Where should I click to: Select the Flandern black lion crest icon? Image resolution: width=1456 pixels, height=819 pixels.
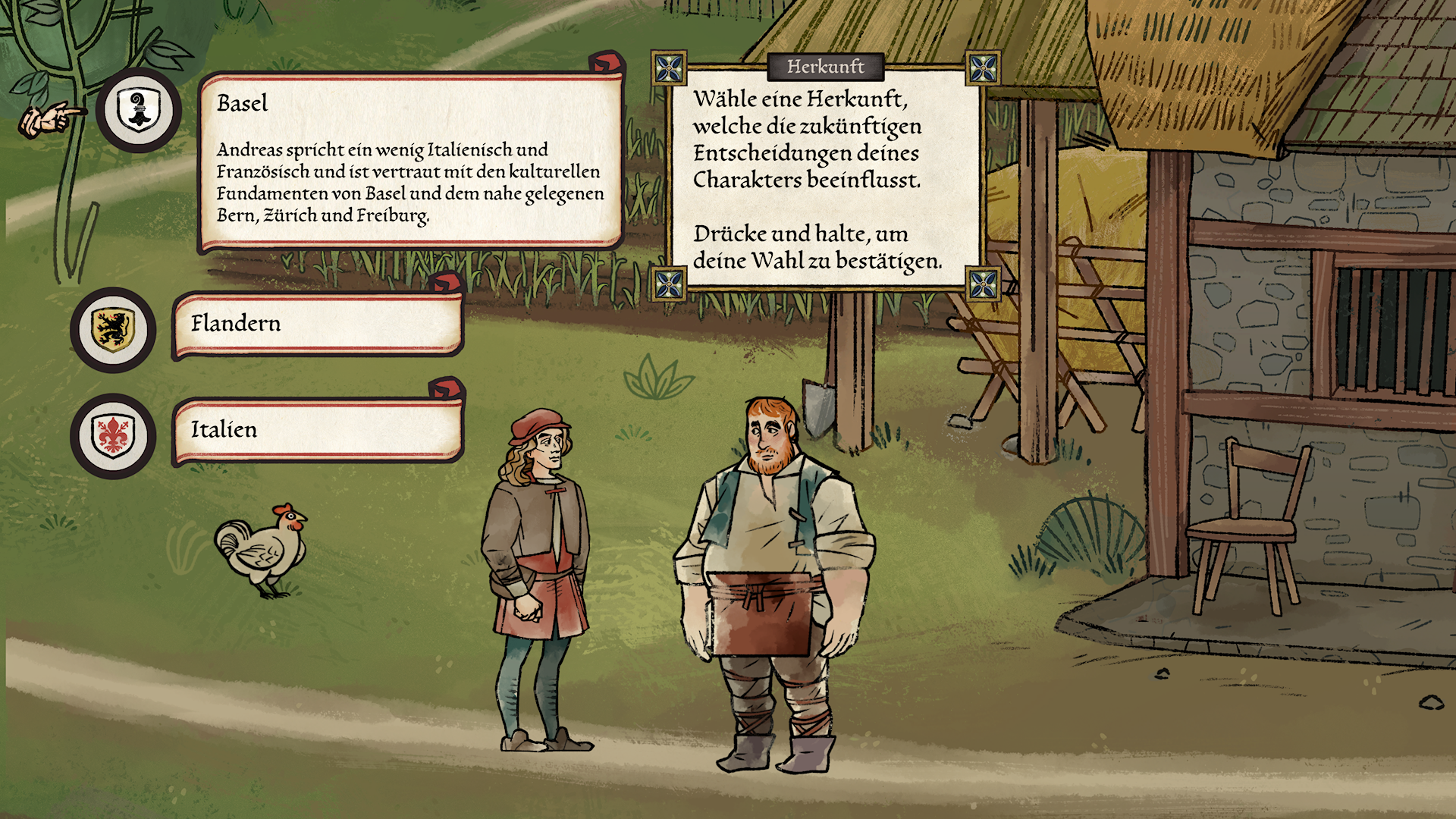click(111, 328)
